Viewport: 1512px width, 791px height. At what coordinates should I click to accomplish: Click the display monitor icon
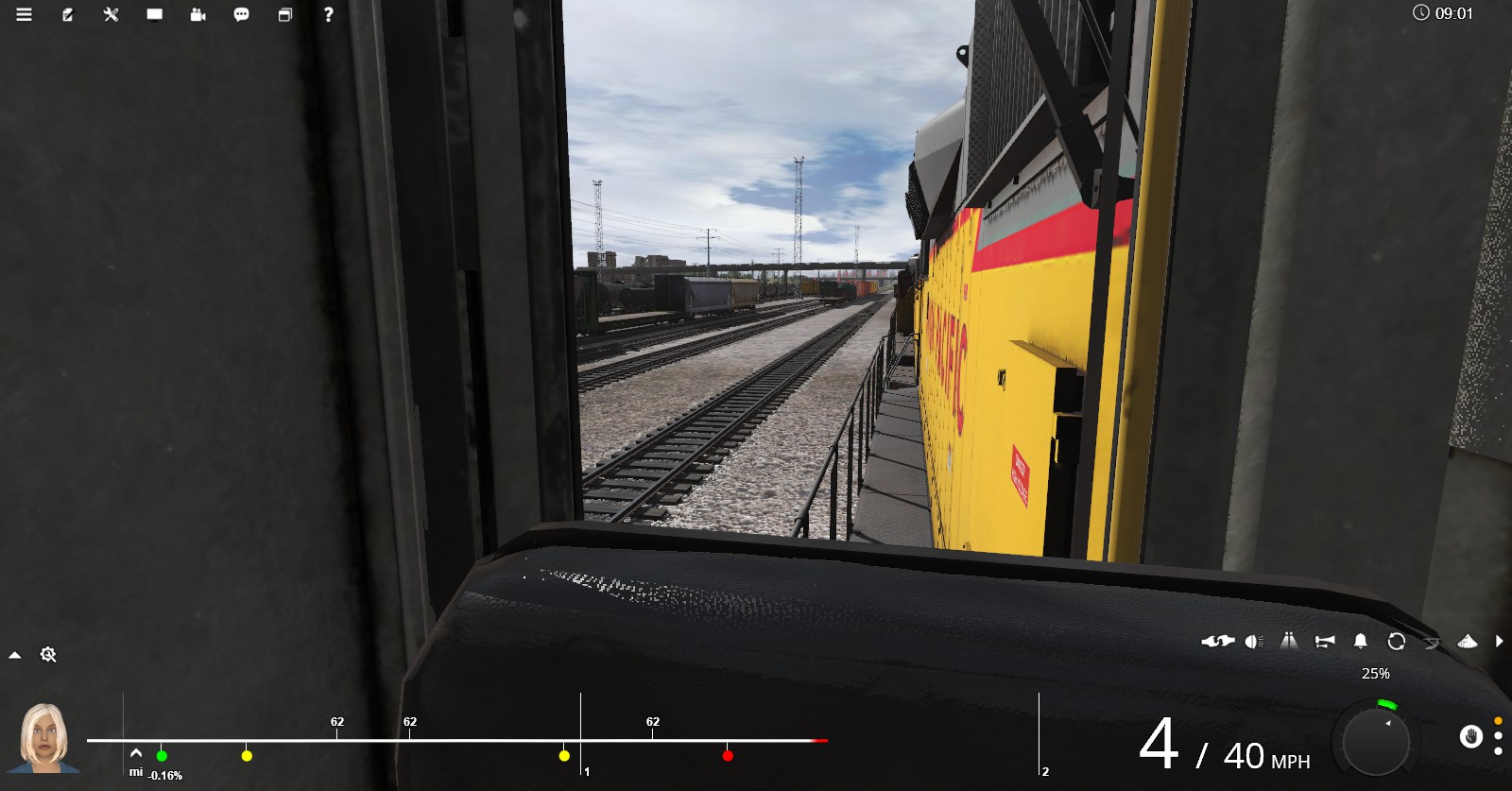tap(155, 14)
